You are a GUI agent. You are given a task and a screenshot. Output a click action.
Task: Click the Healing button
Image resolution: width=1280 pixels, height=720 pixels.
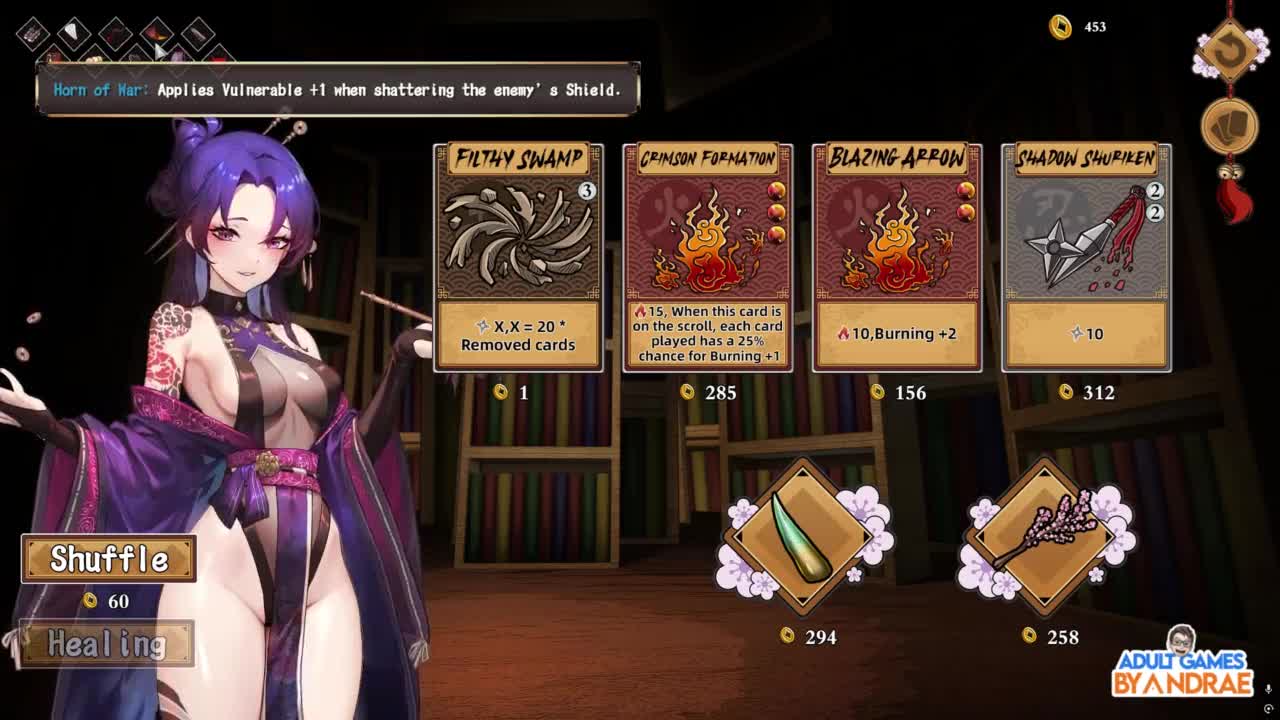click(106, 644)
